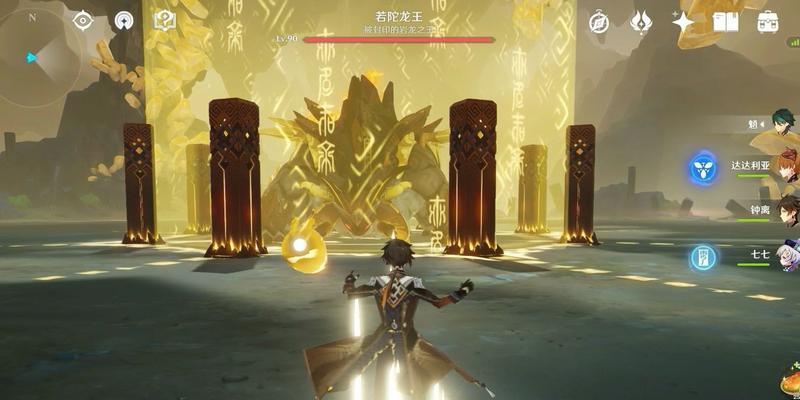Trigger the blue burst icon beside 达达利亚
Image resolution: width=800 pixels, height=400 pixels.
703,168
